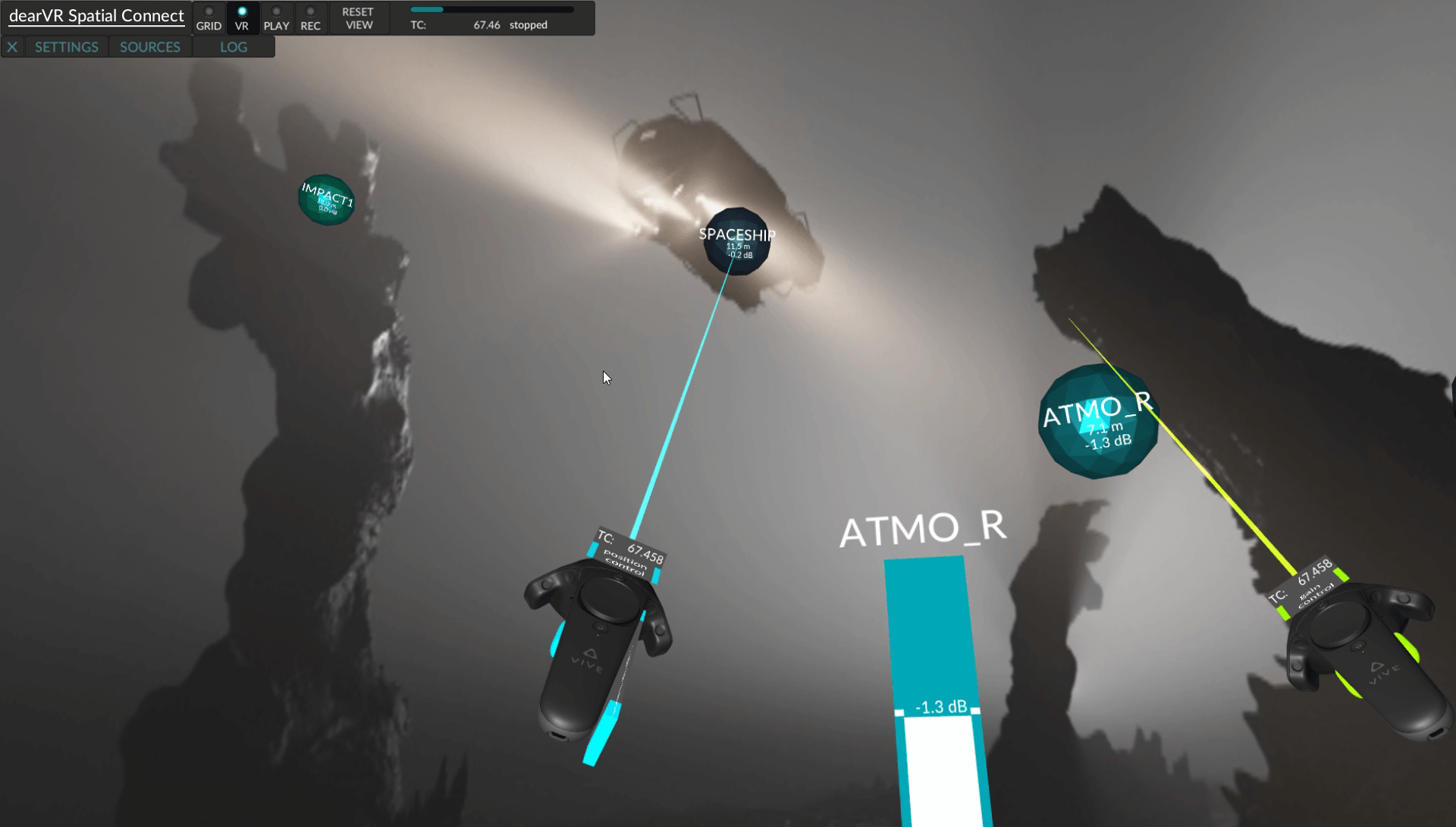Screen dimensions: 1456x827
Task: Toggle the REC radio indicator
Action: pos(310,10)
